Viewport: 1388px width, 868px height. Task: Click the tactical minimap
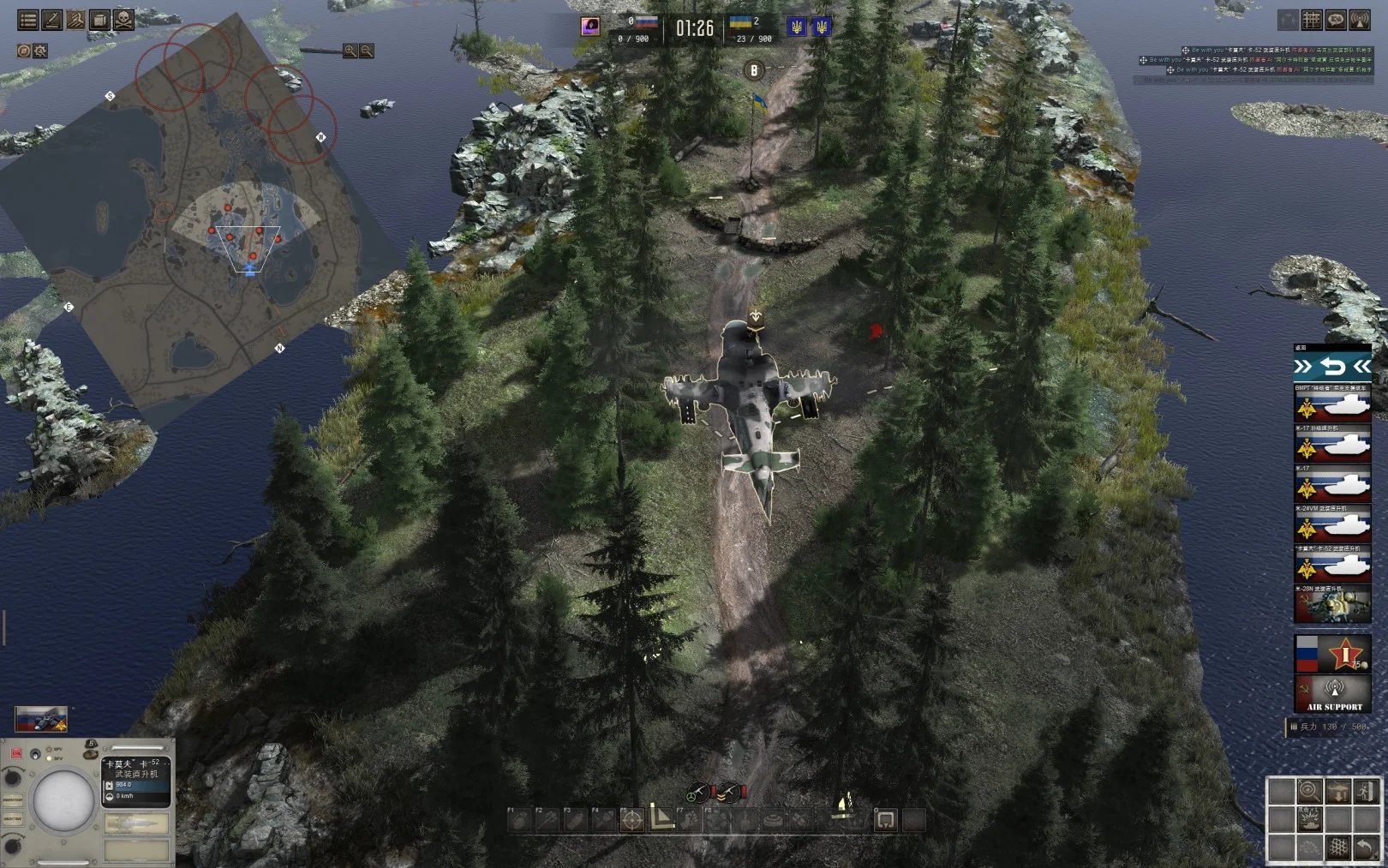197,223
